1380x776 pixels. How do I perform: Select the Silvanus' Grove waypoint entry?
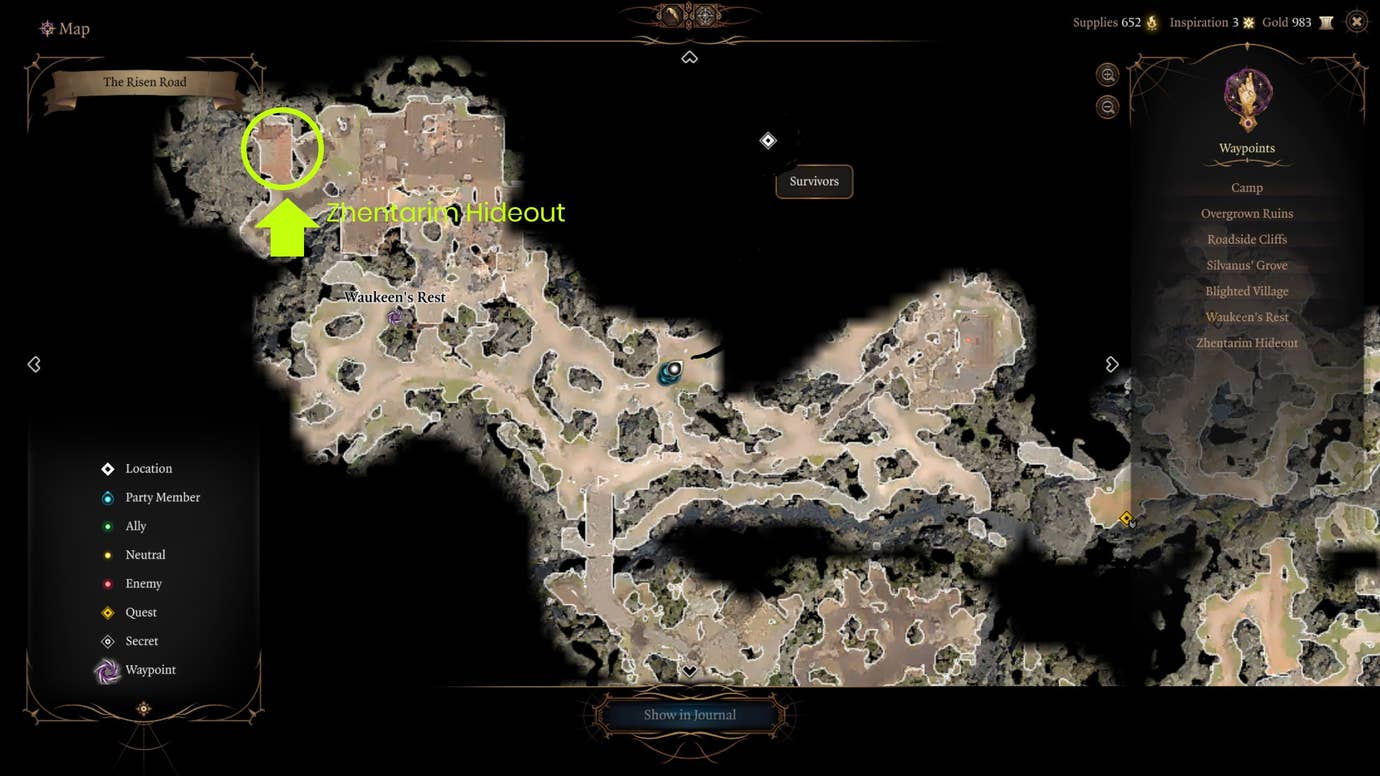pos(1247,265)
